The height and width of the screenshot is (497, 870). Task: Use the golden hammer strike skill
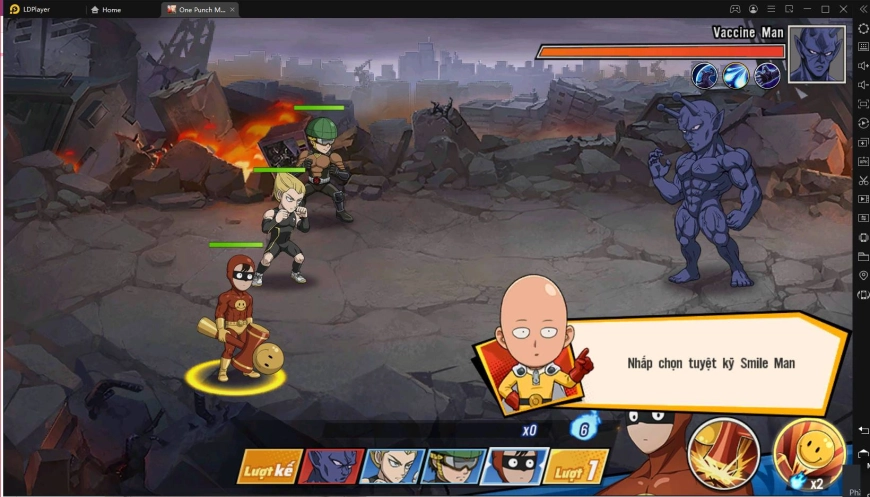[723, 452]
